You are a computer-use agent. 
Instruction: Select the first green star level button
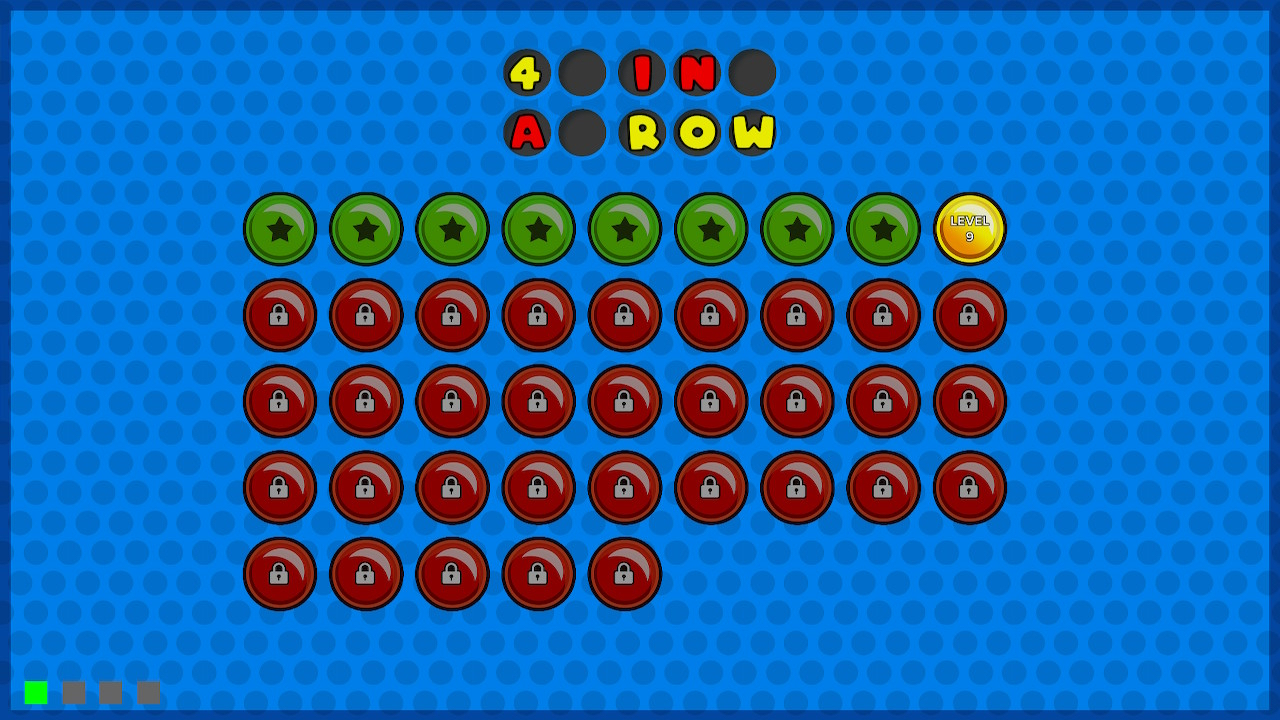click(x=280, y=229)
